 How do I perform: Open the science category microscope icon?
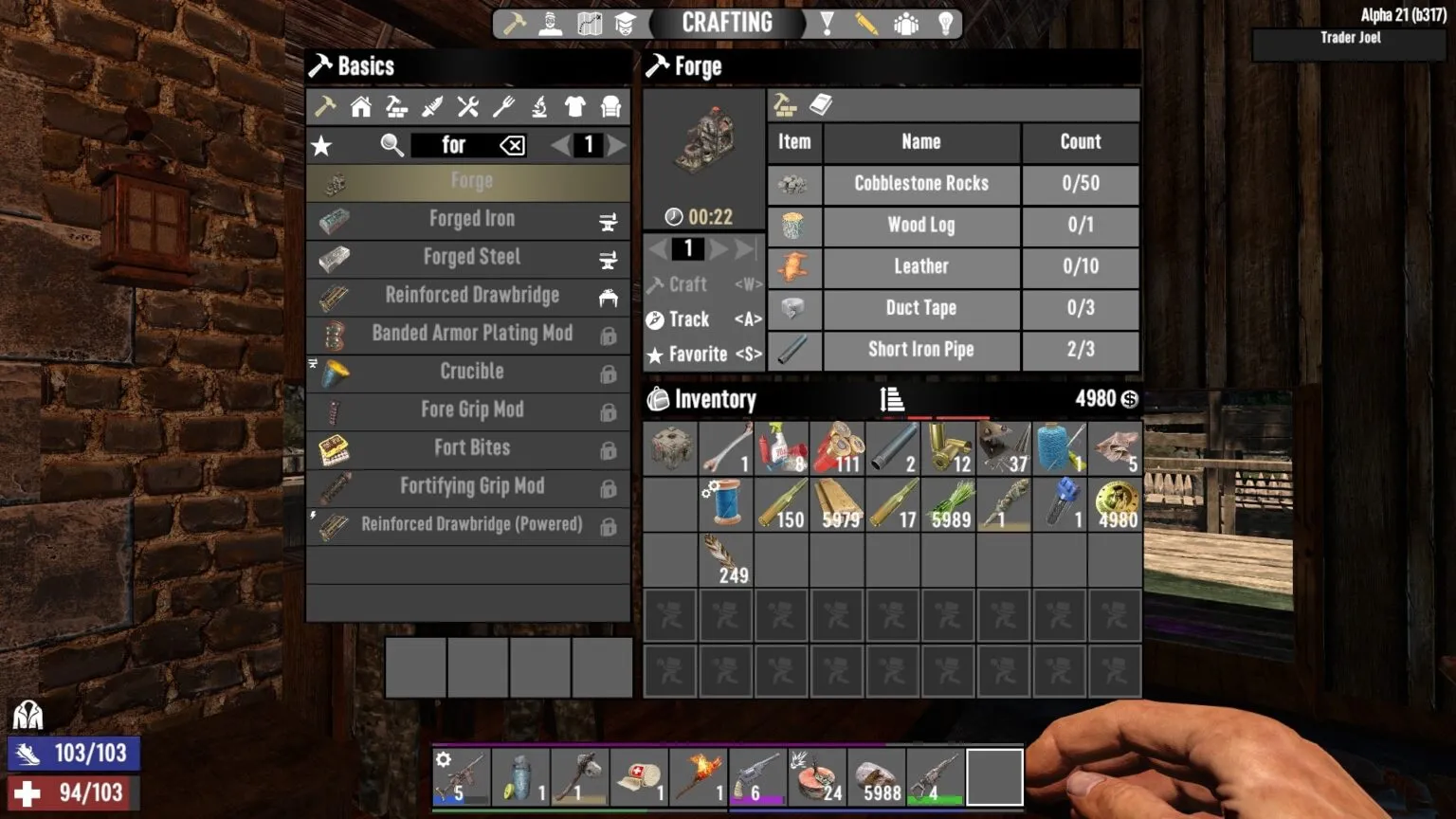tap(538, 106)
